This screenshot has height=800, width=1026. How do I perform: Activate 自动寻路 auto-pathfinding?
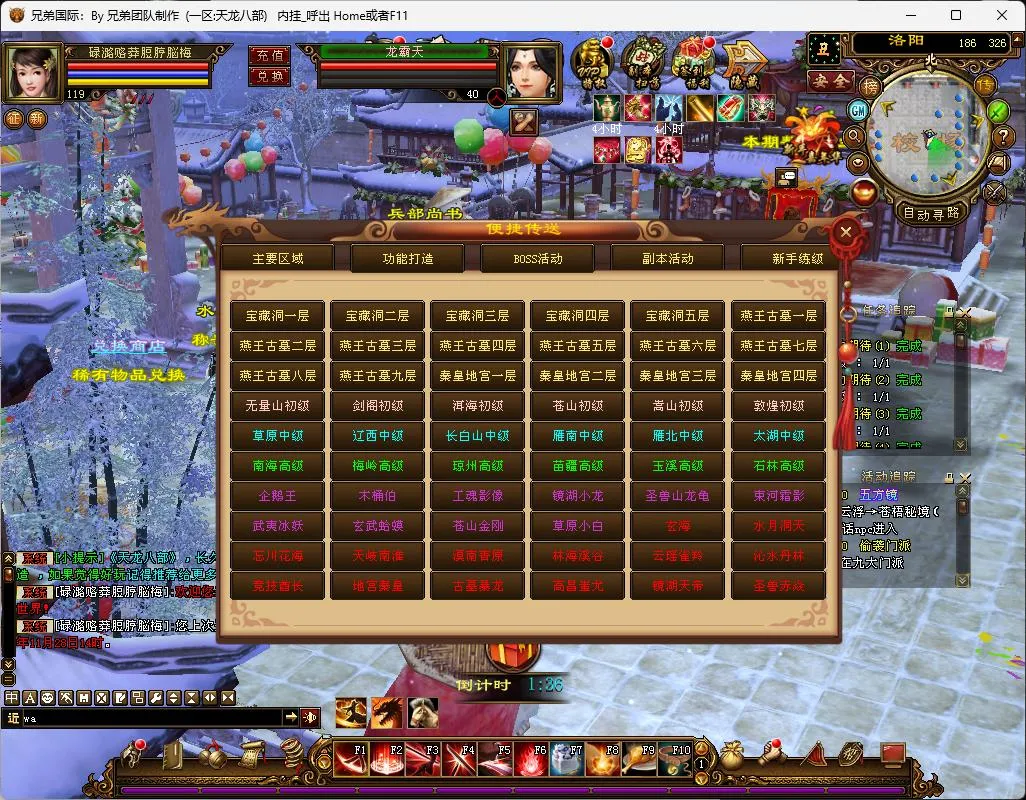click(931, 212)
